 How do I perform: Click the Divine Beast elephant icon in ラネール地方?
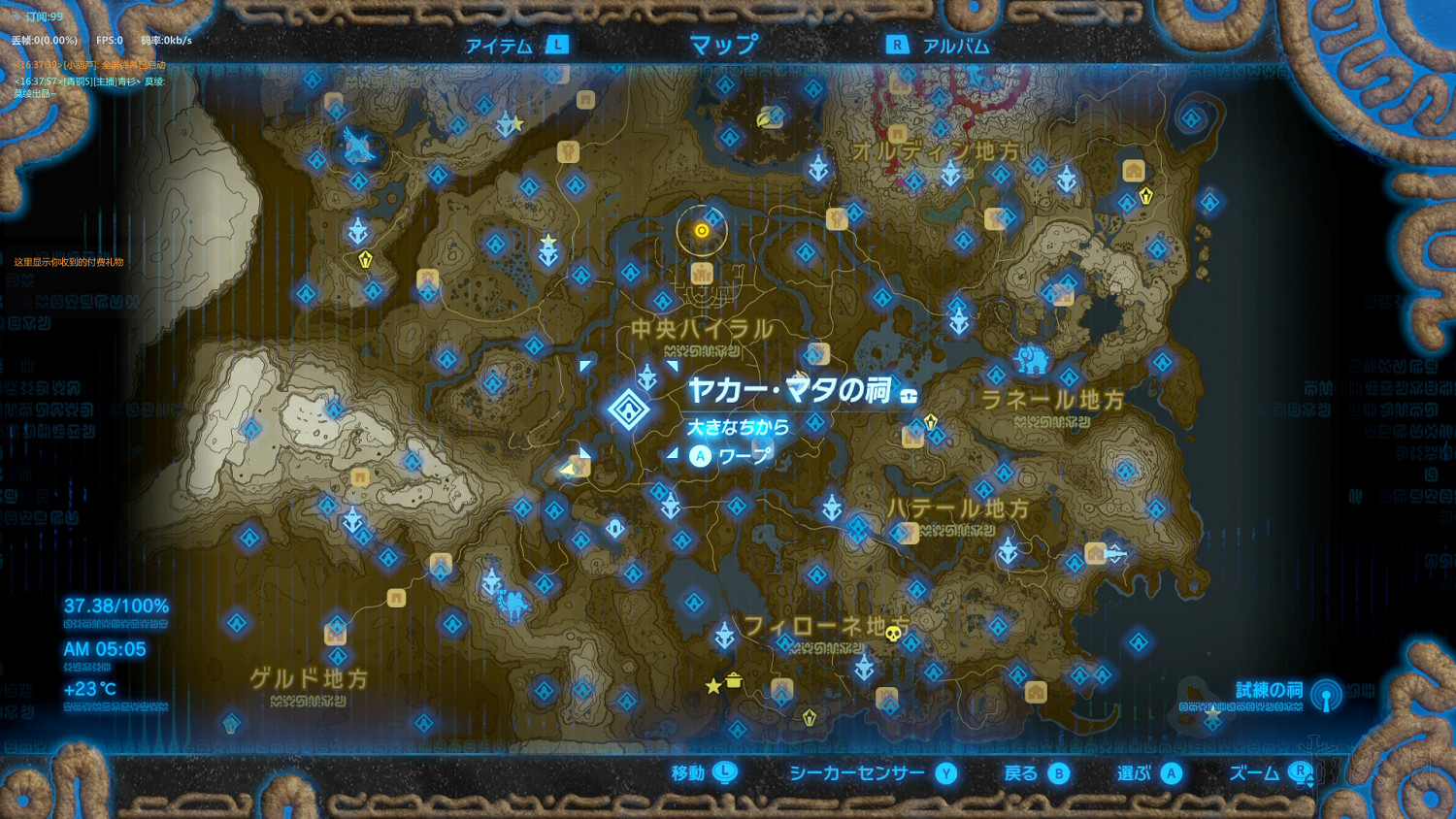(x=1035, y=361)
